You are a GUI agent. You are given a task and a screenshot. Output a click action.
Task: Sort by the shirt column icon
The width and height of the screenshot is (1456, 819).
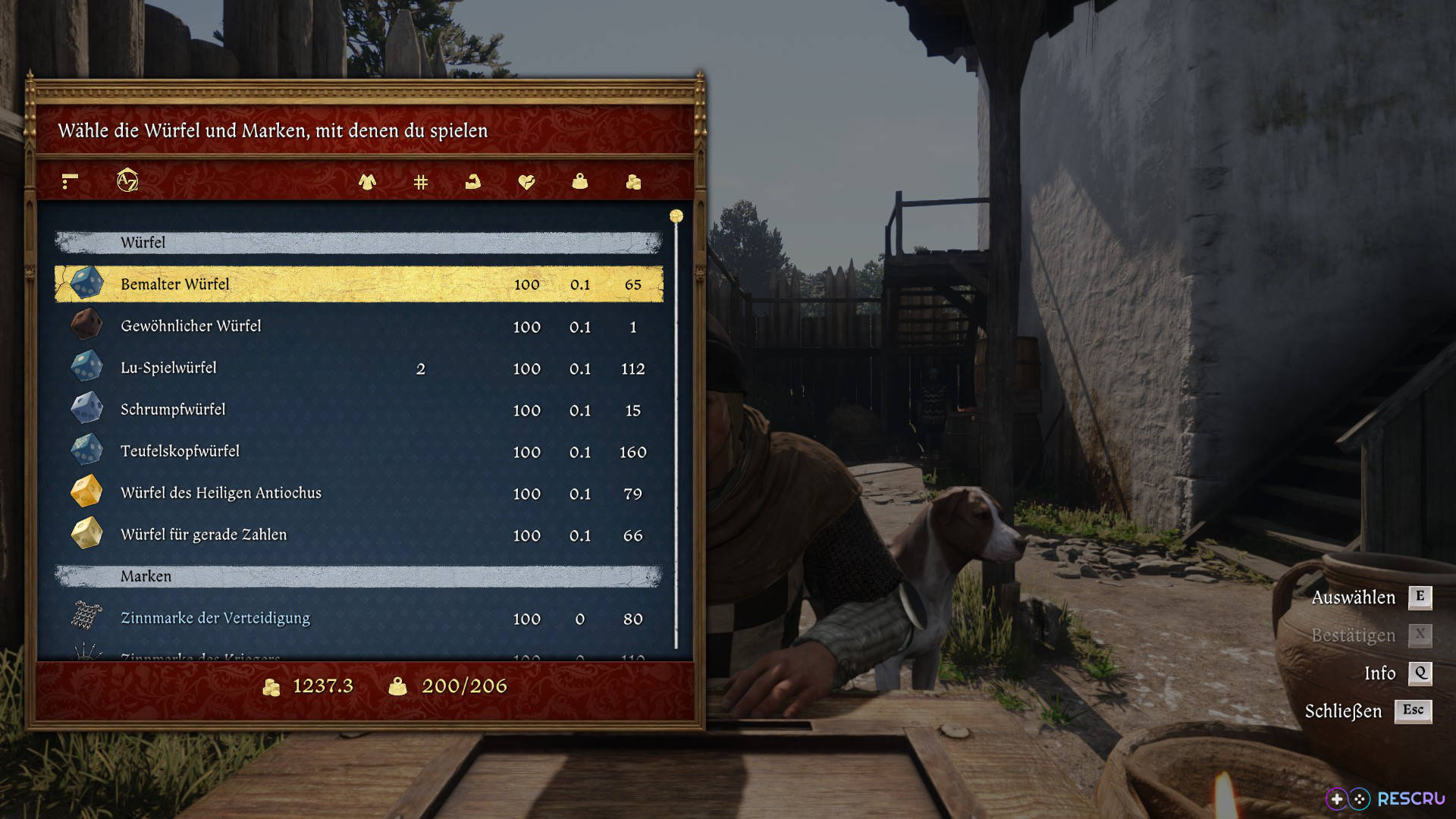368,182
